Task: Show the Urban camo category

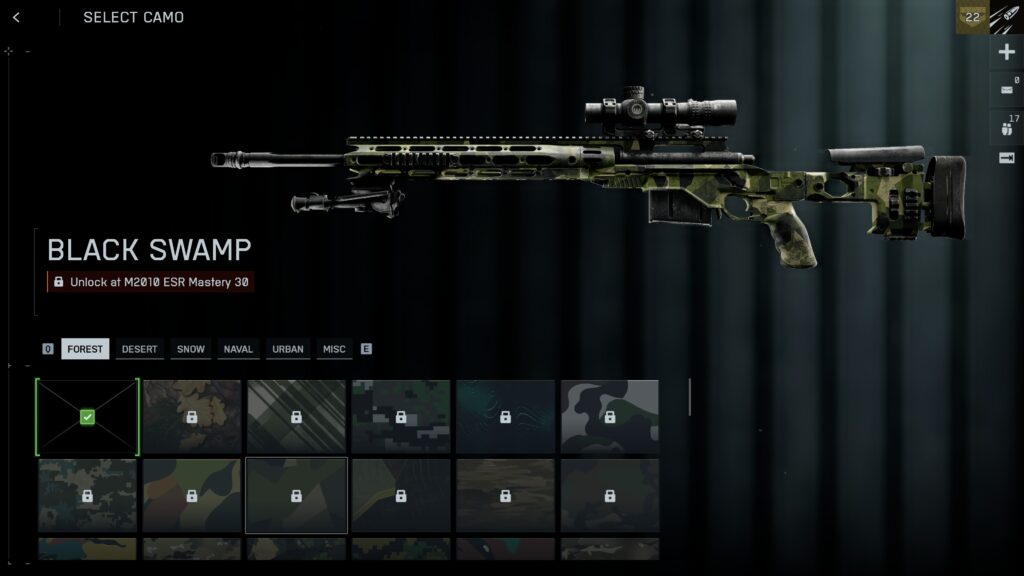Action: (x=288, y=349)
